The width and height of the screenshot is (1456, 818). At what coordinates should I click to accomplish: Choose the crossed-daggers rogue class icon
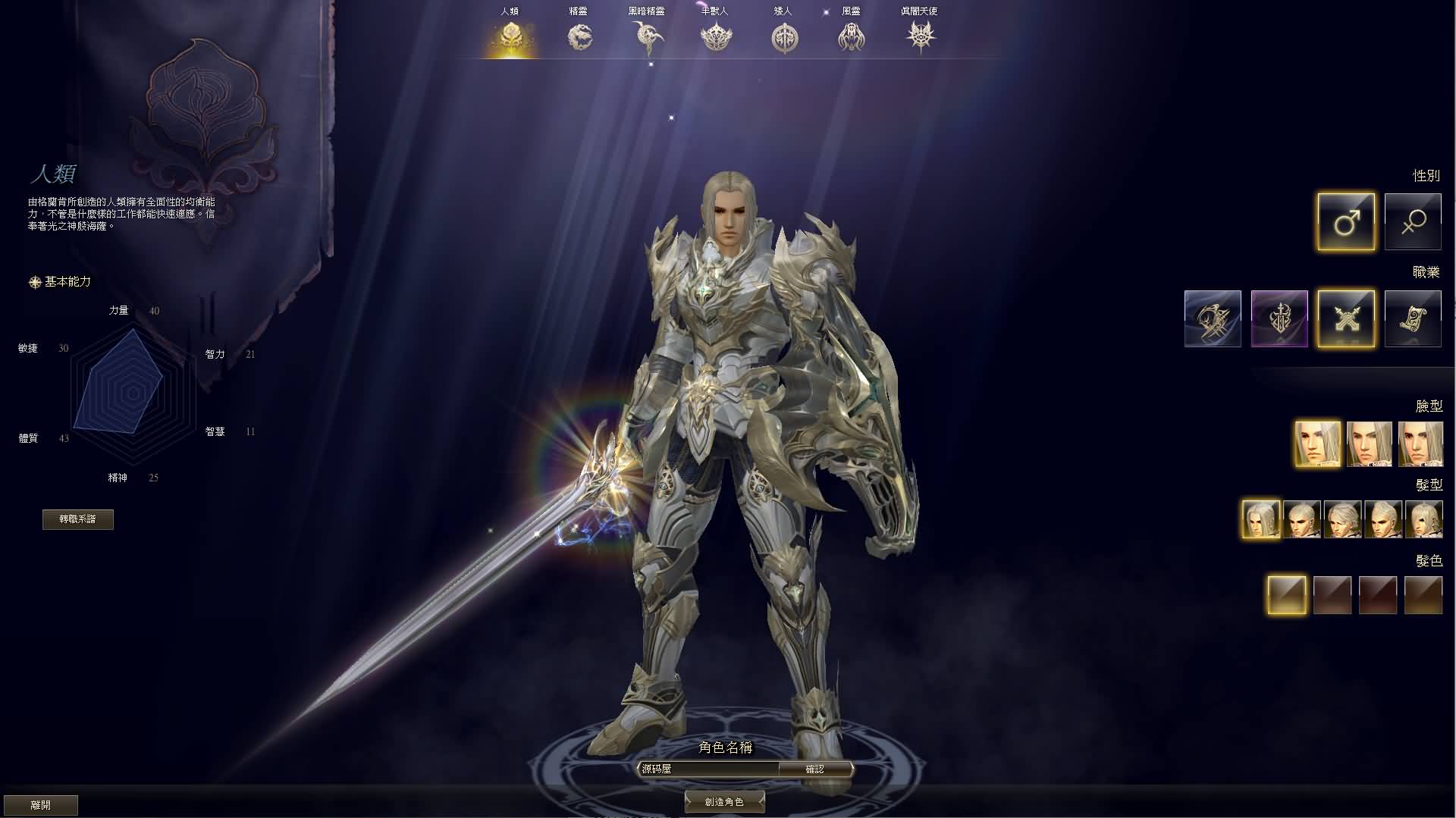[x=1346, y=318]
